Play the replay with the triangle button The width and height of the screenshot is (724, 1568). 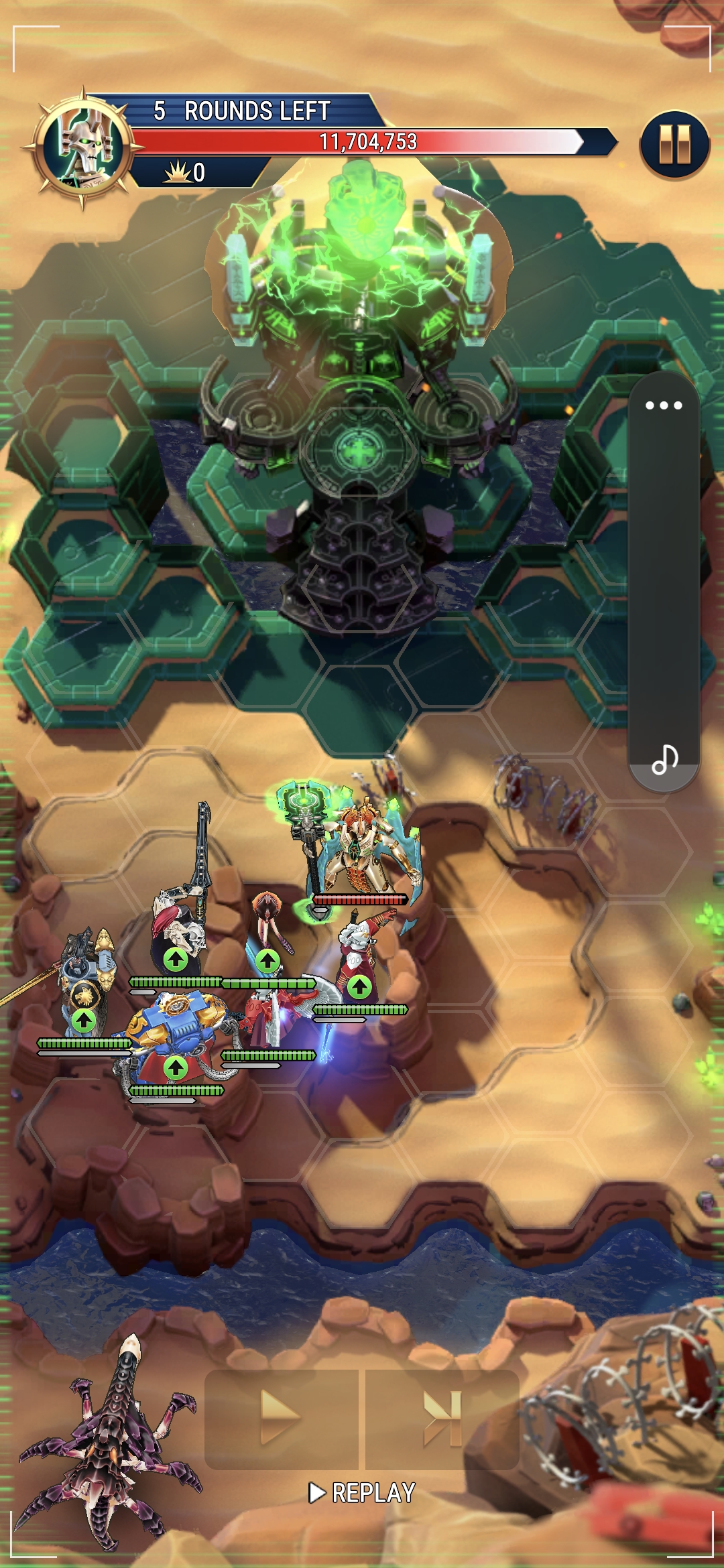(x=282, y=1418)
